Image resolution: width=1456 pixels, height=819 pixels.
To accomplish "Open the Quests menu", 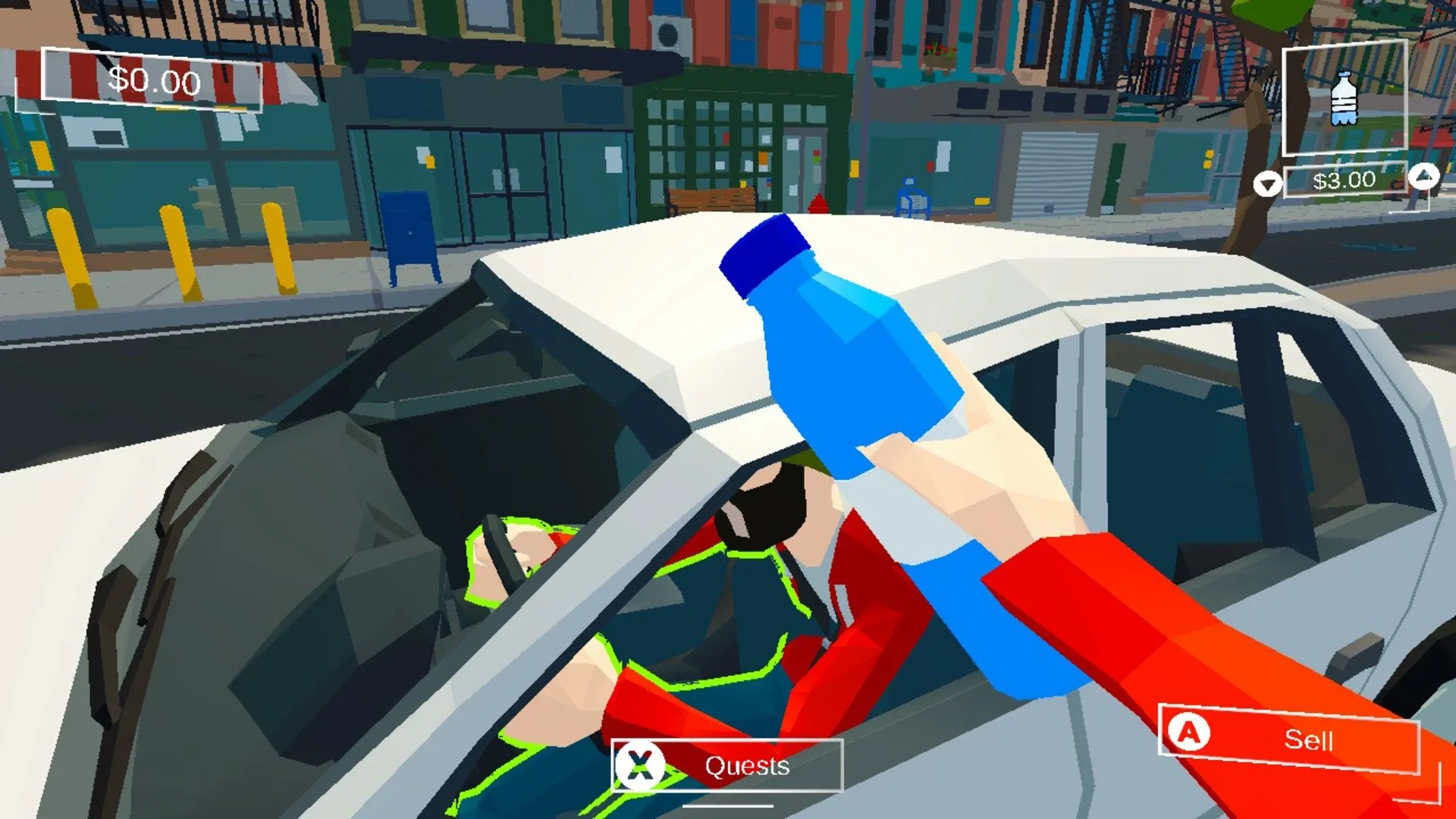I will [724, 766].
